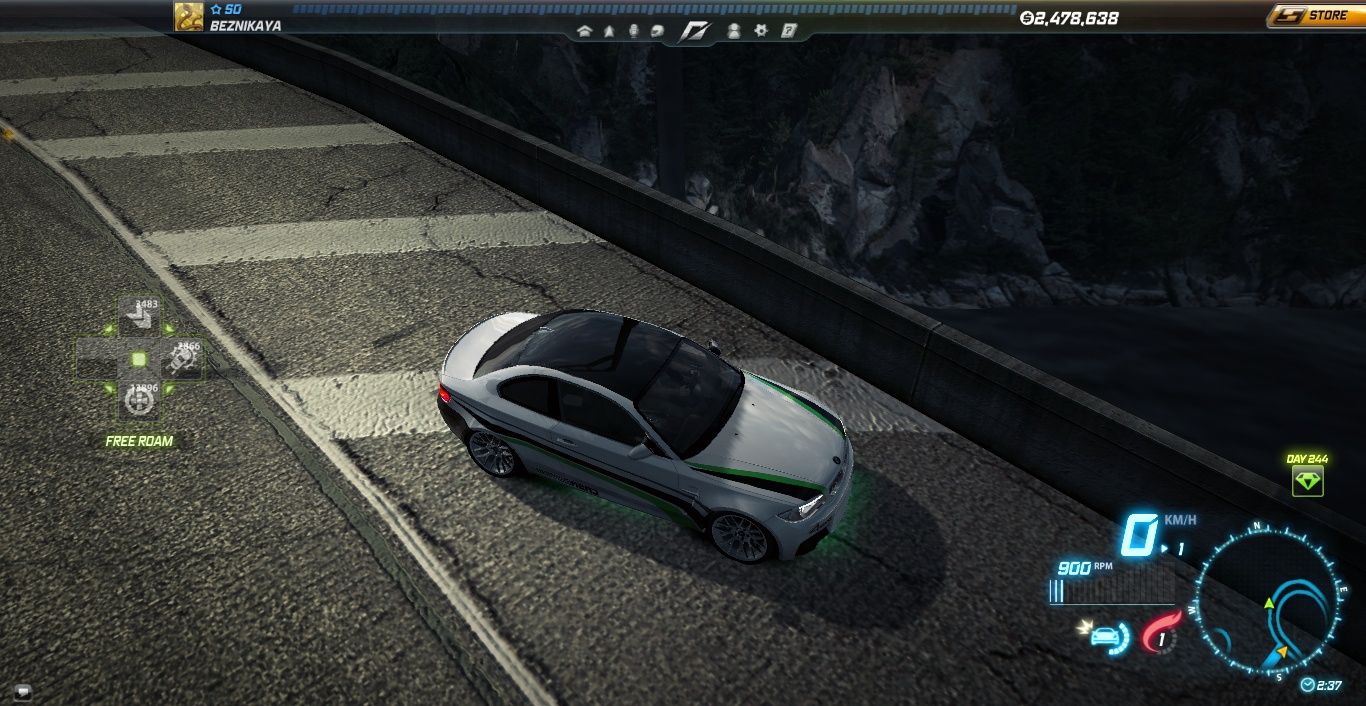This screenshot has width=1366, height=706.
Task: Click the red nitrous flame icon
Action: coord(1160,634)
